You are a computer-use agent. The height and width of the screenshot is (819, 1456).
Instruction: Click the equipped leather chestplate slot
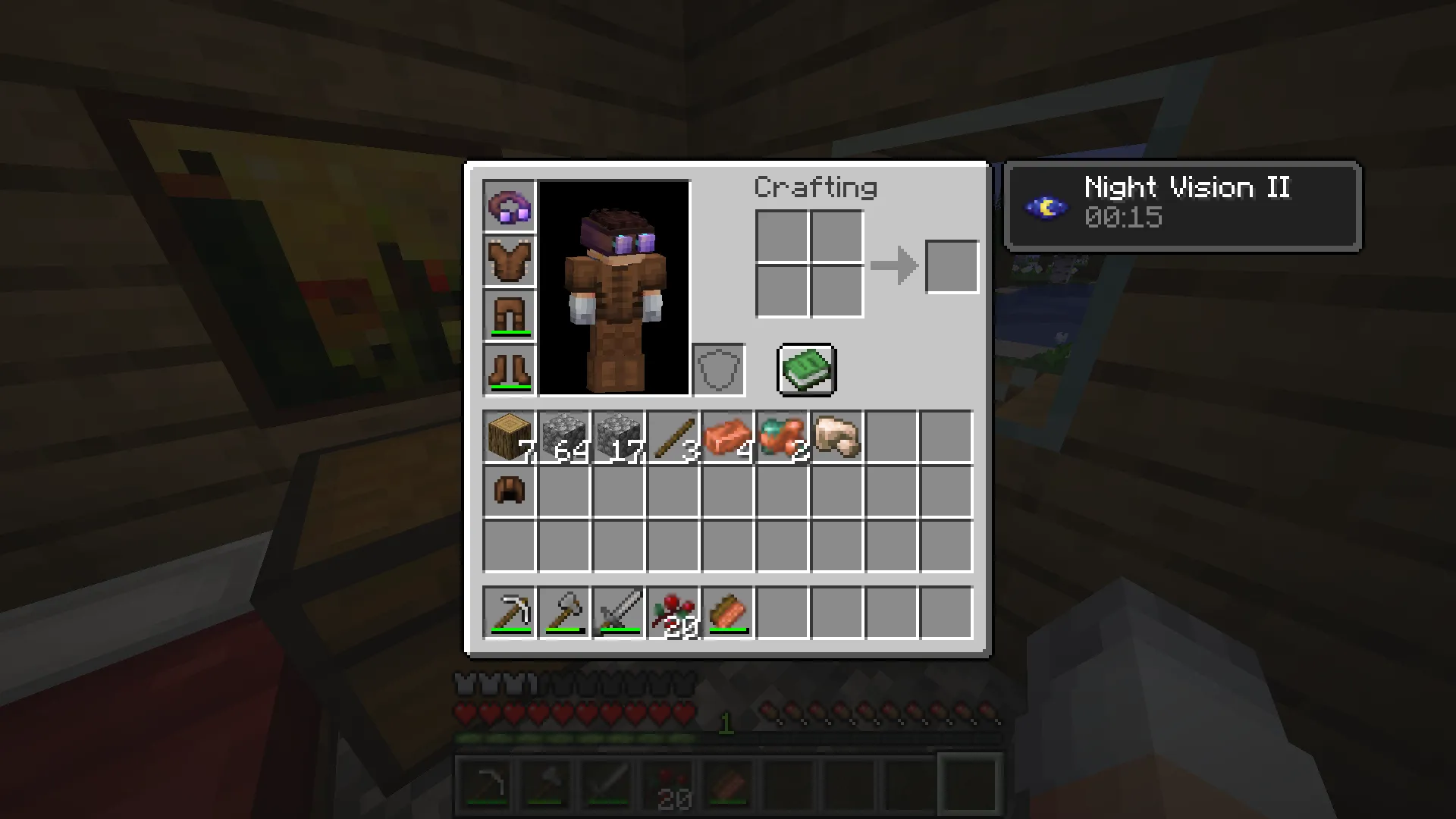coord(509,260)
